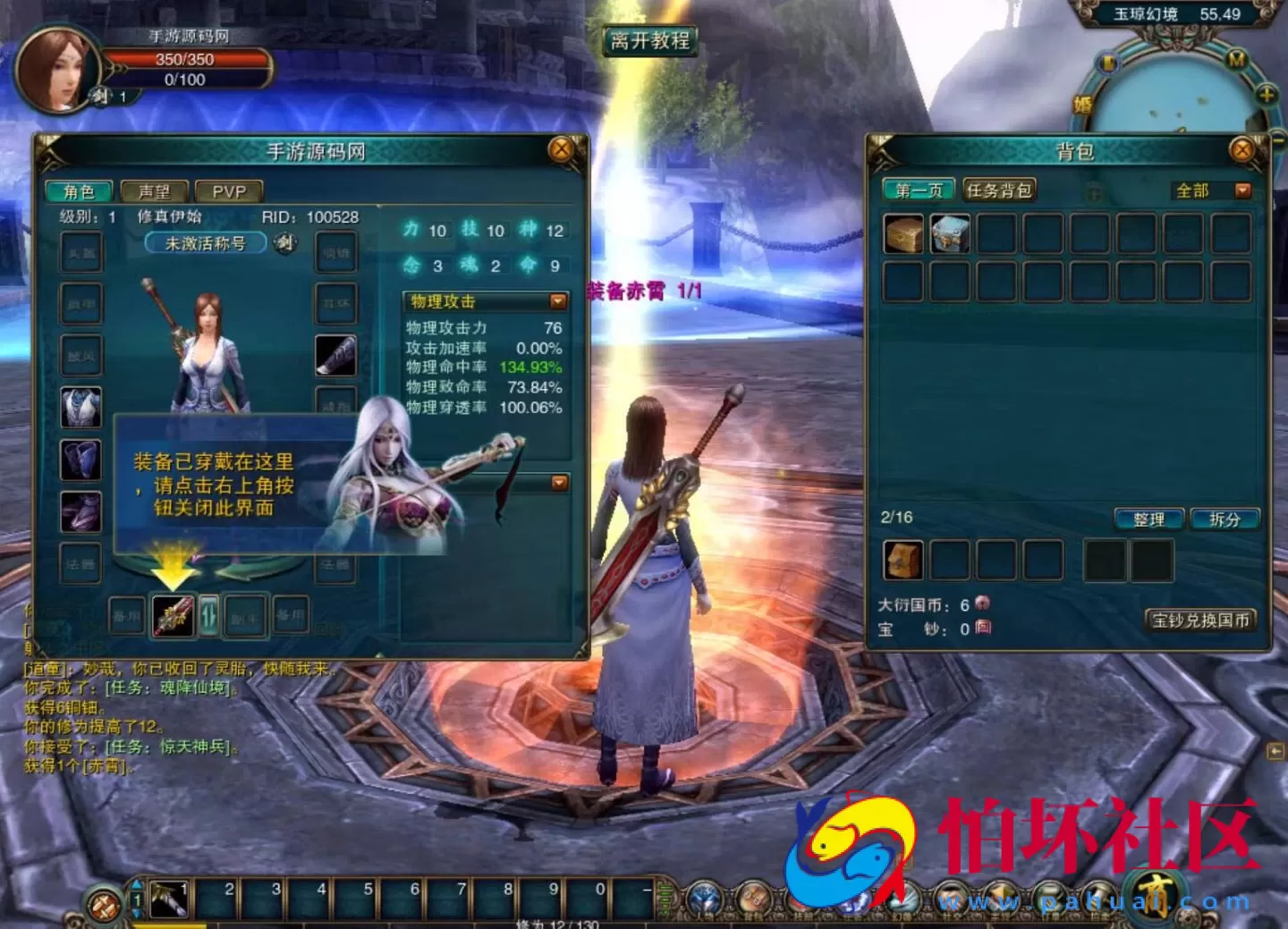Click the 未激活称号 inactive title toggle
1288x929 pixels.
point(208,241)
